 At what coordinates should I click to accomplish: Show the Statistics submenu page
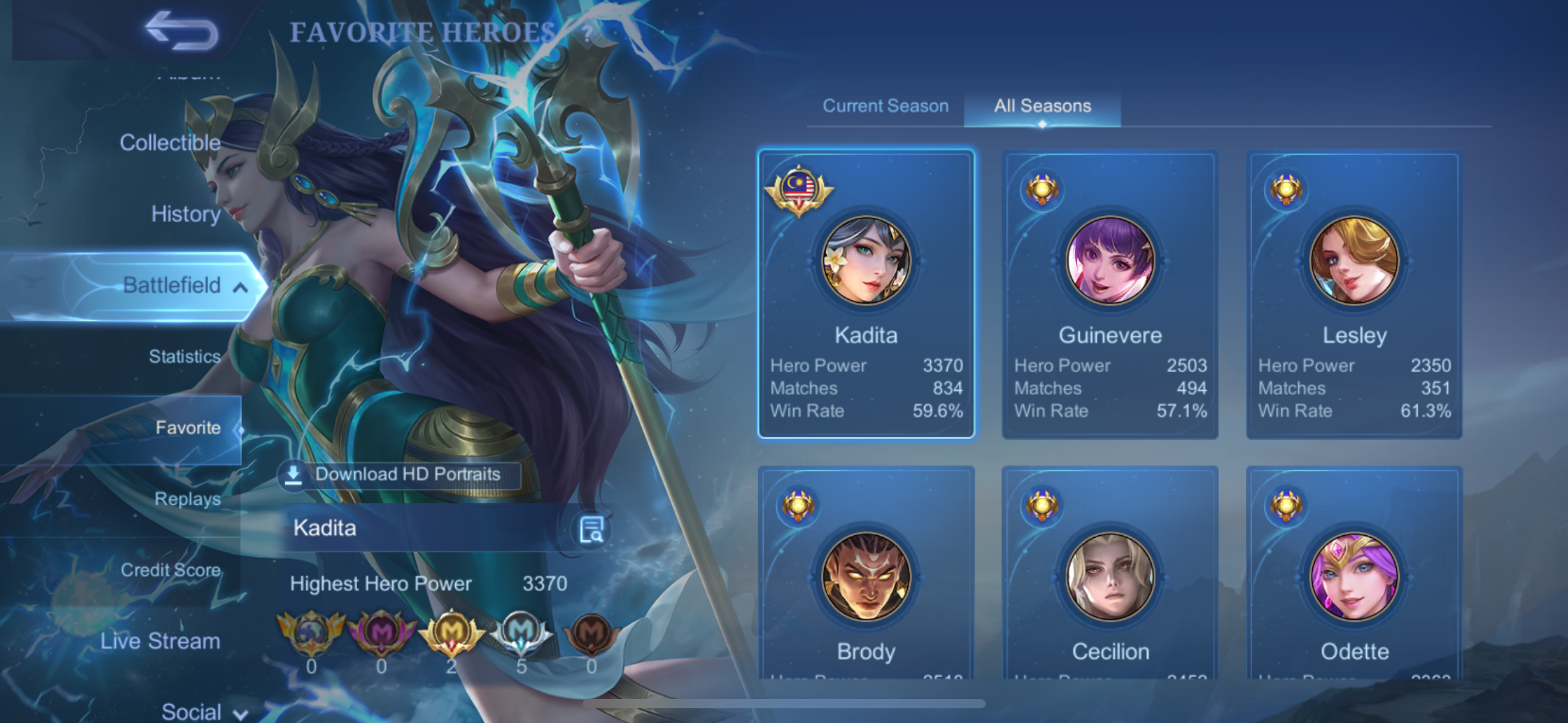point(184,356)
